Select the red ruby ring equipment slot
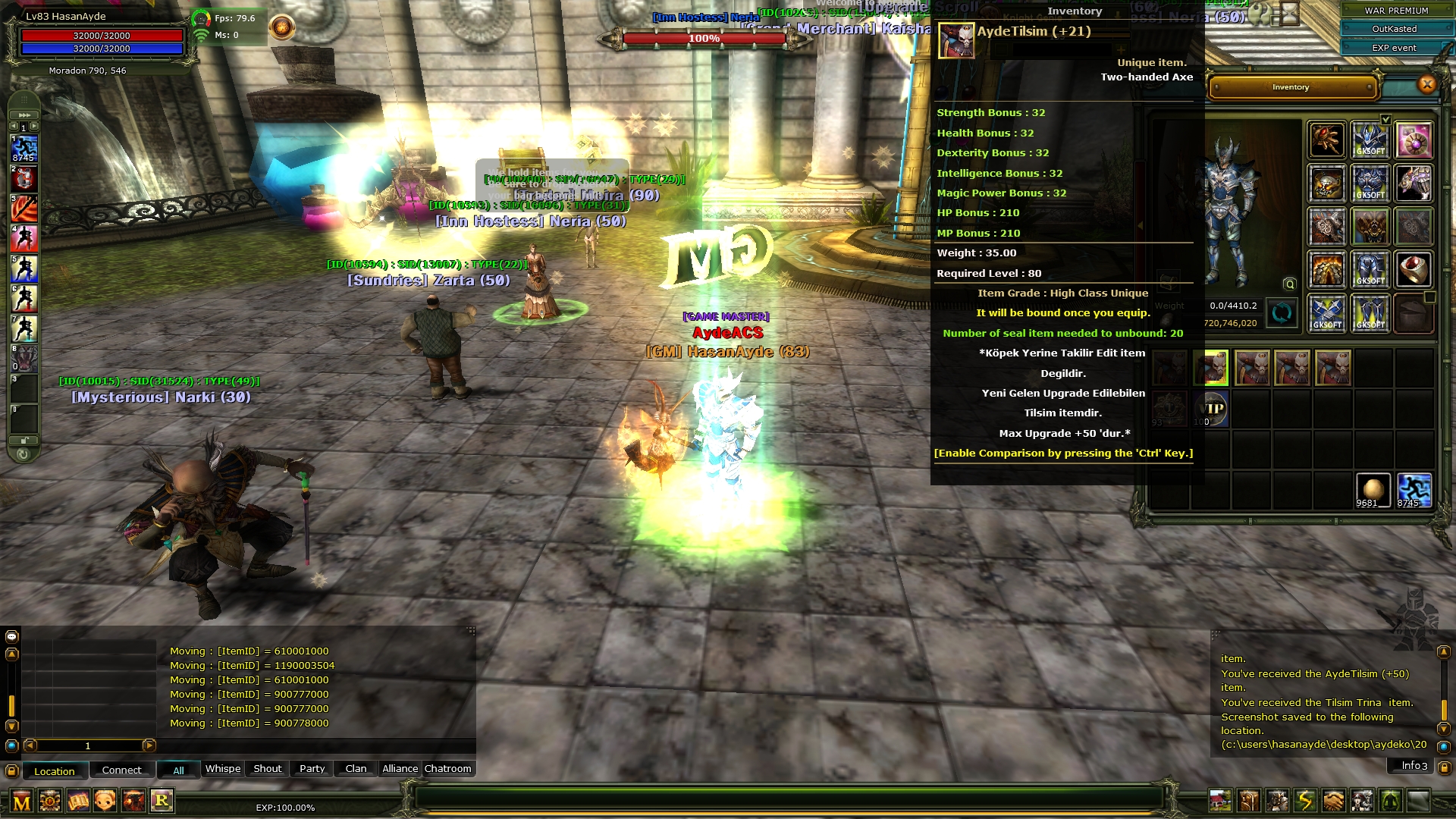 coord(1414,270)
